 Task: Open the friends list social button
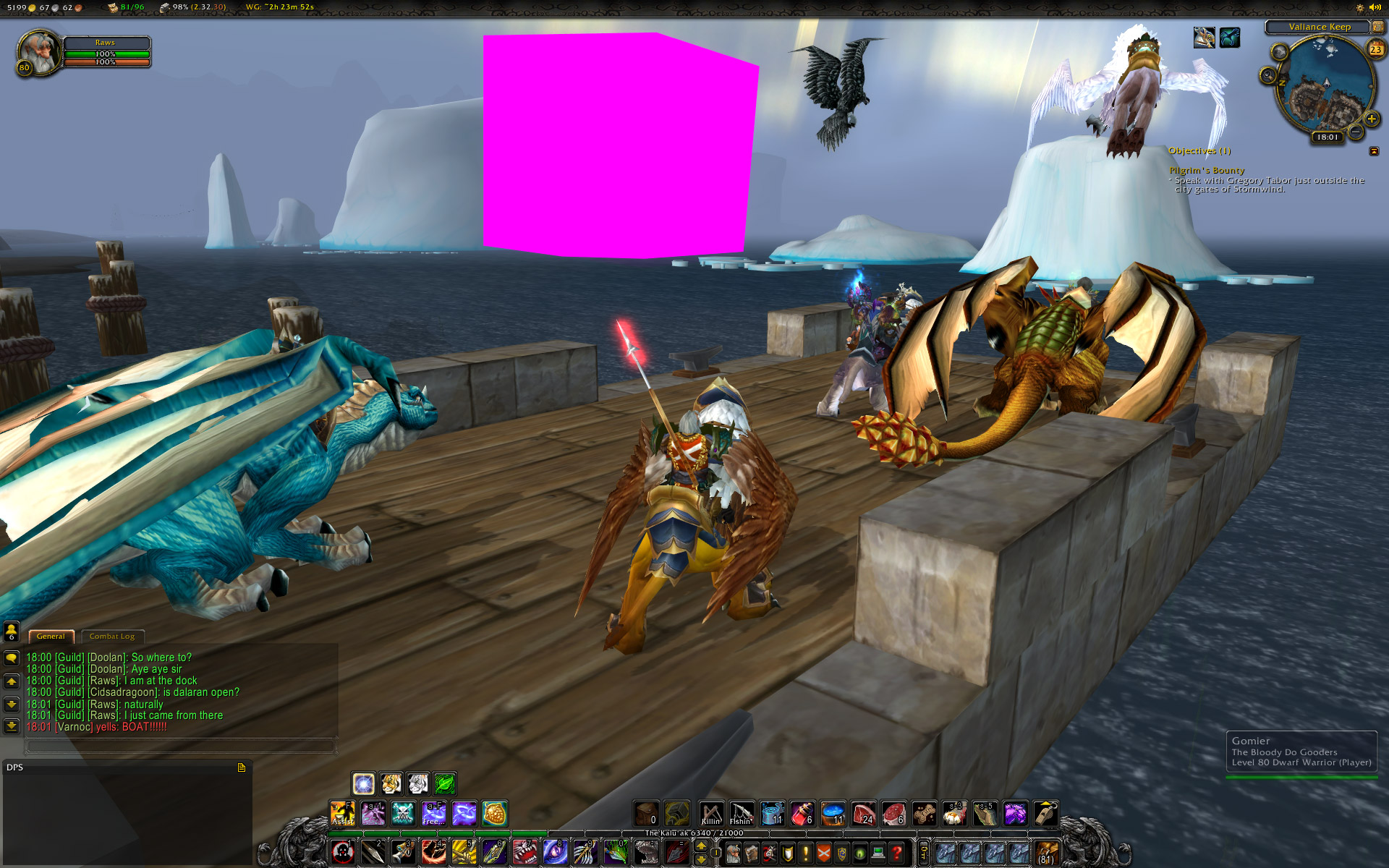12,631
